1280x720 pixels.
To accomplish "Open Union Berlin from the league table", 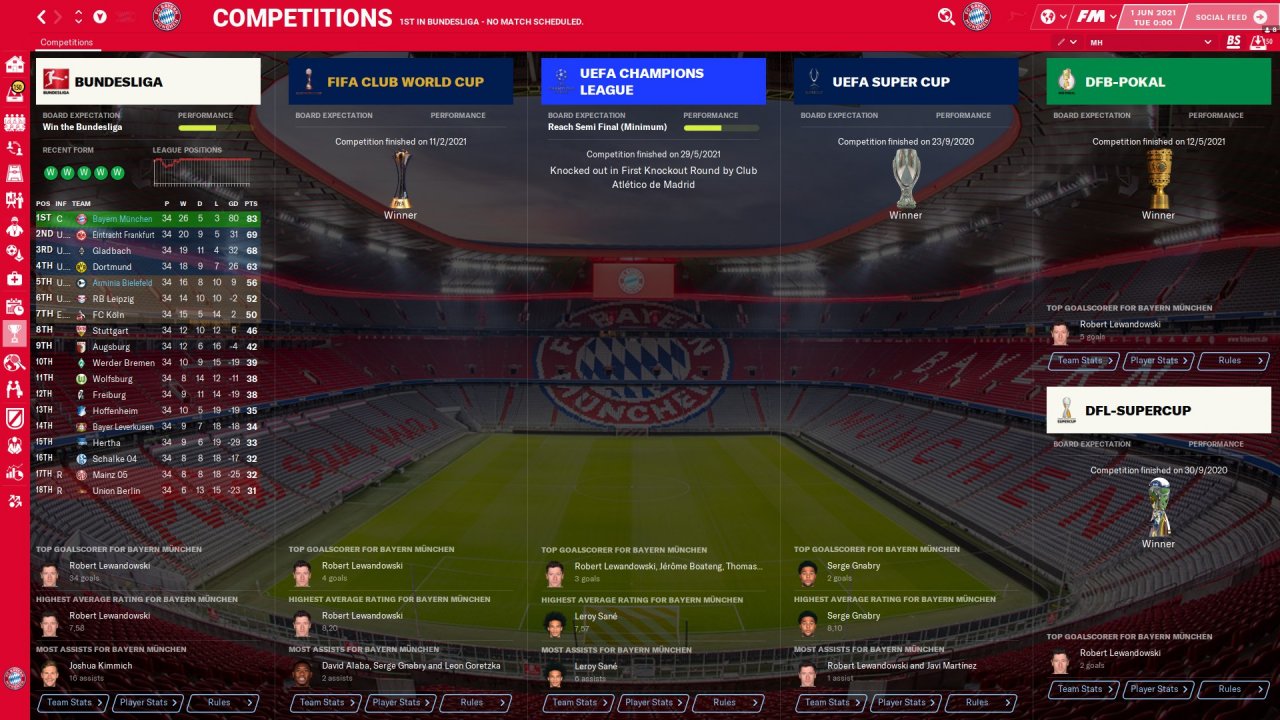I will pyautogui.click(x=116, y=491).
